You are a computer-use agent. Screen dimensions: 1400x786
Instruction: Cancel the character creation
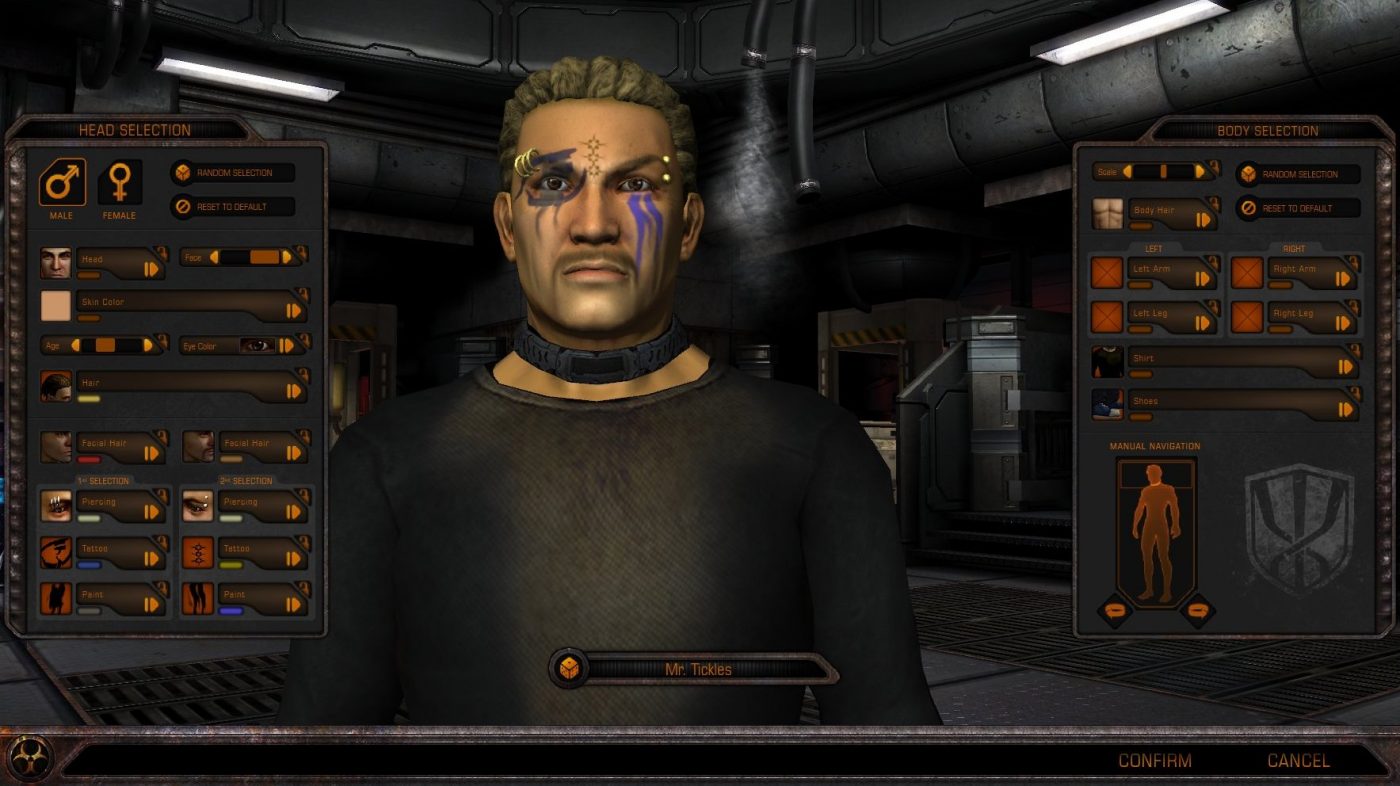pos(1298,761)
